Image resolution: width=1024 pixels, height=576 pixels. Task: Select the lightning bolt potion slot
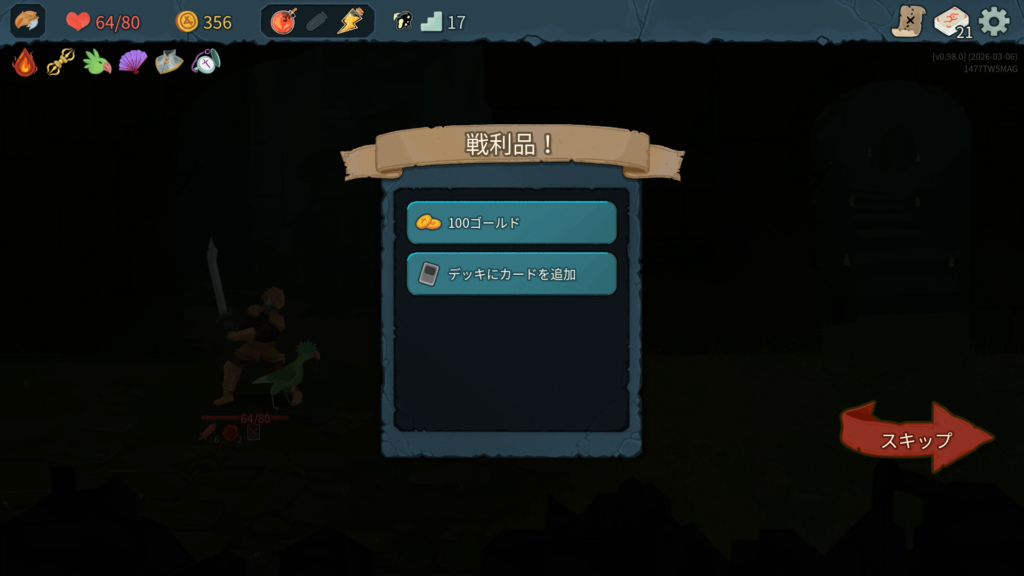tap(350, 21)
